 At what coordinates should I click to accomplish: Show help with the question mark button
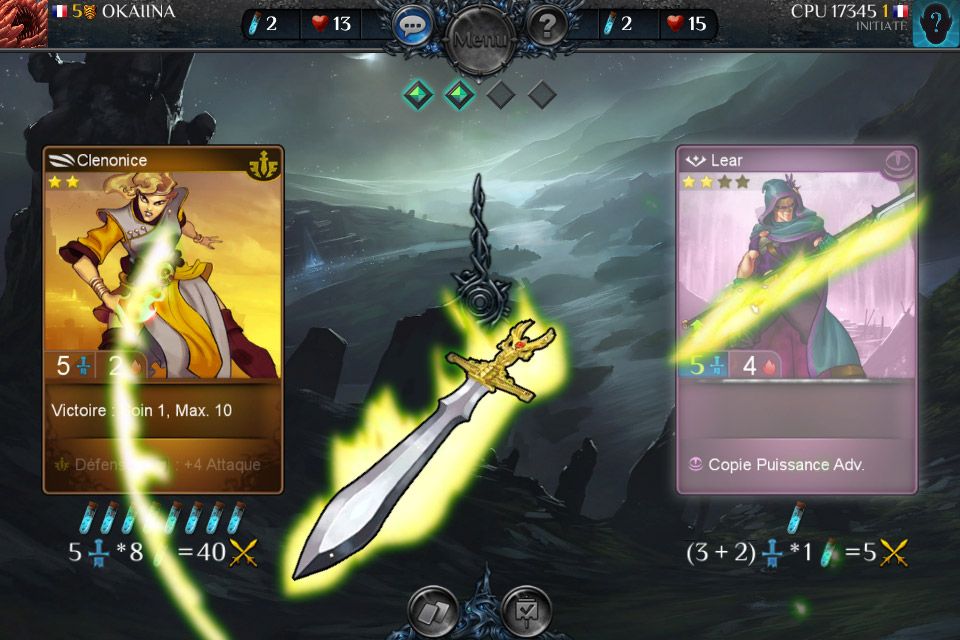click(547, 24)
